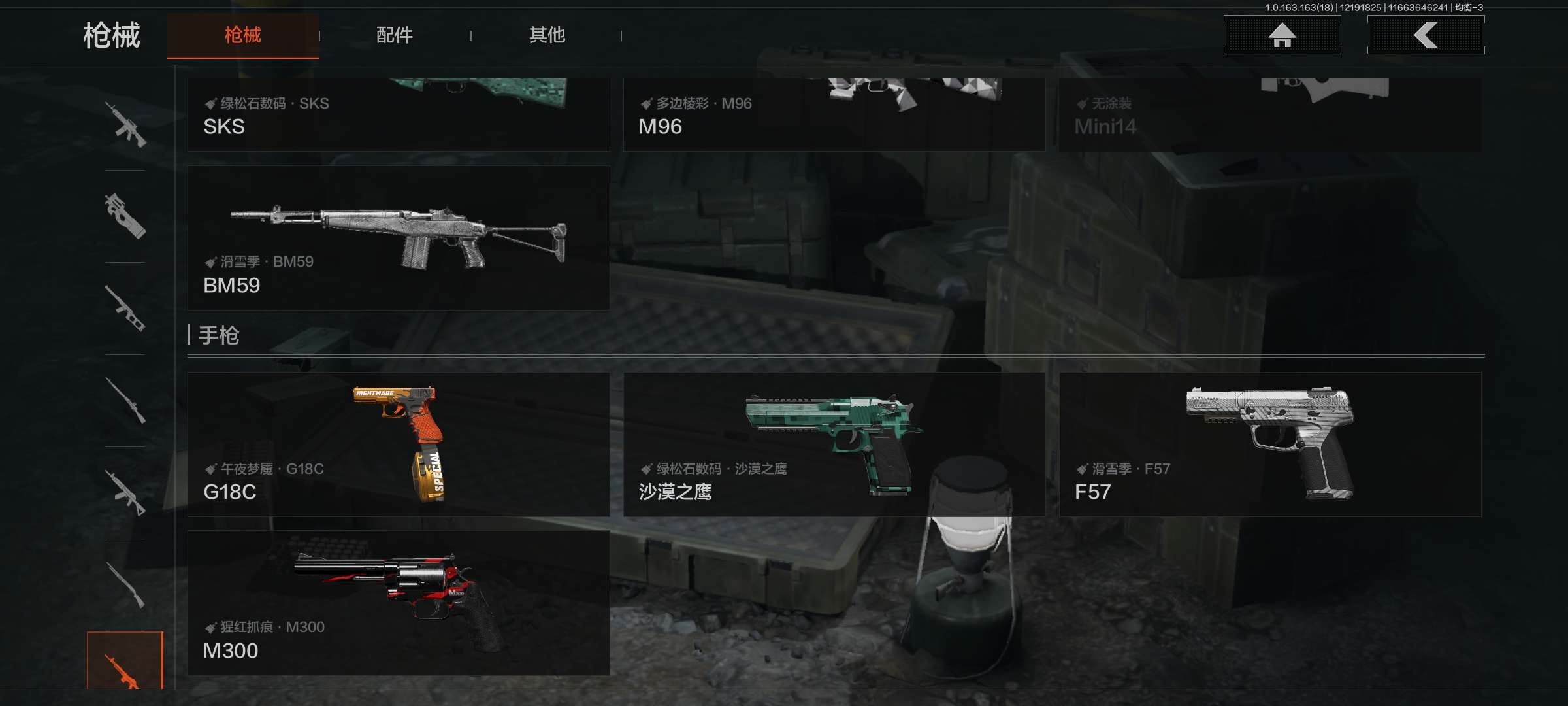Choose the M96 weapon card

834,115
